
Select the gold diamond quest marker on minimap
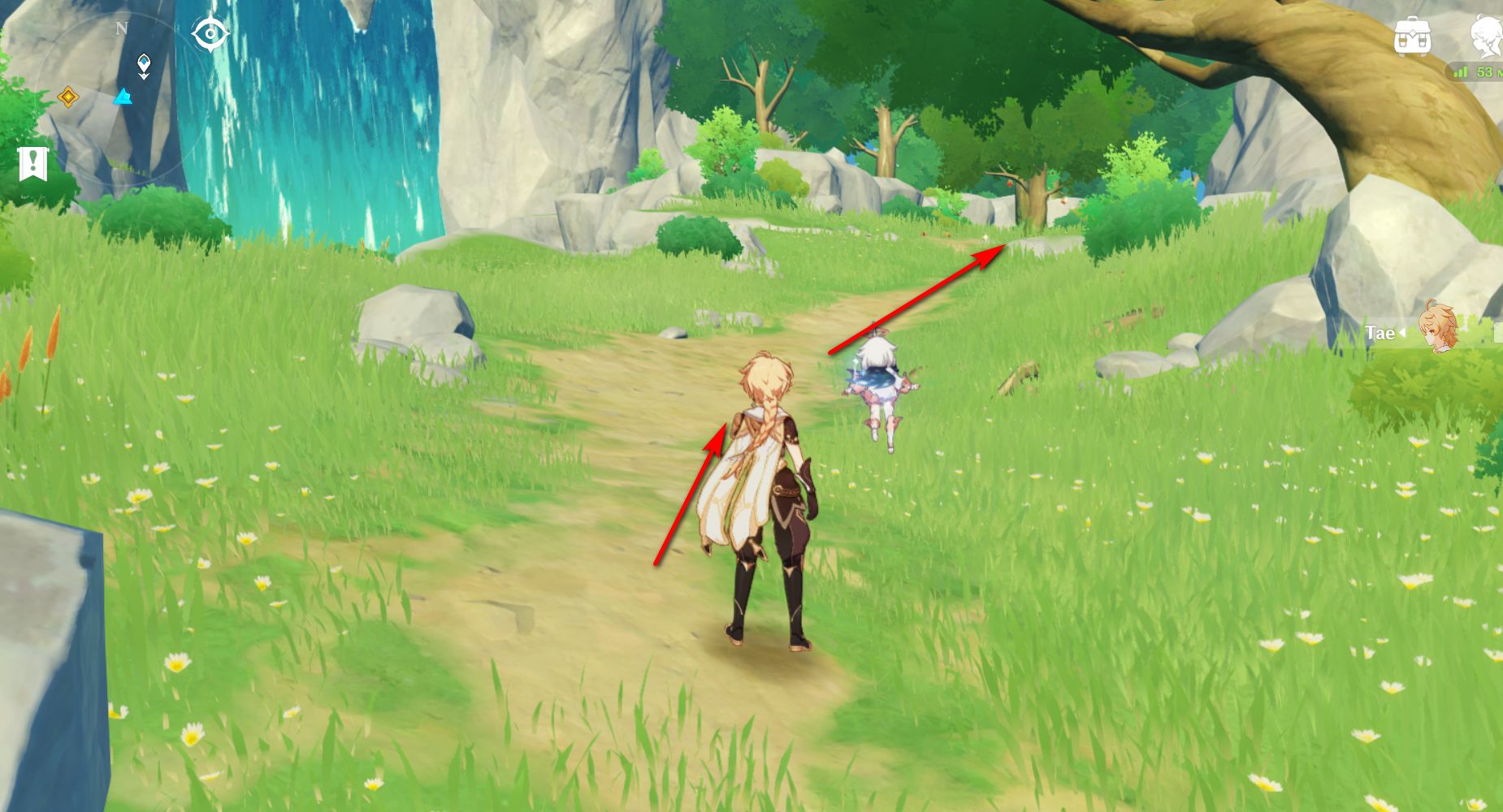pos(68,98)
